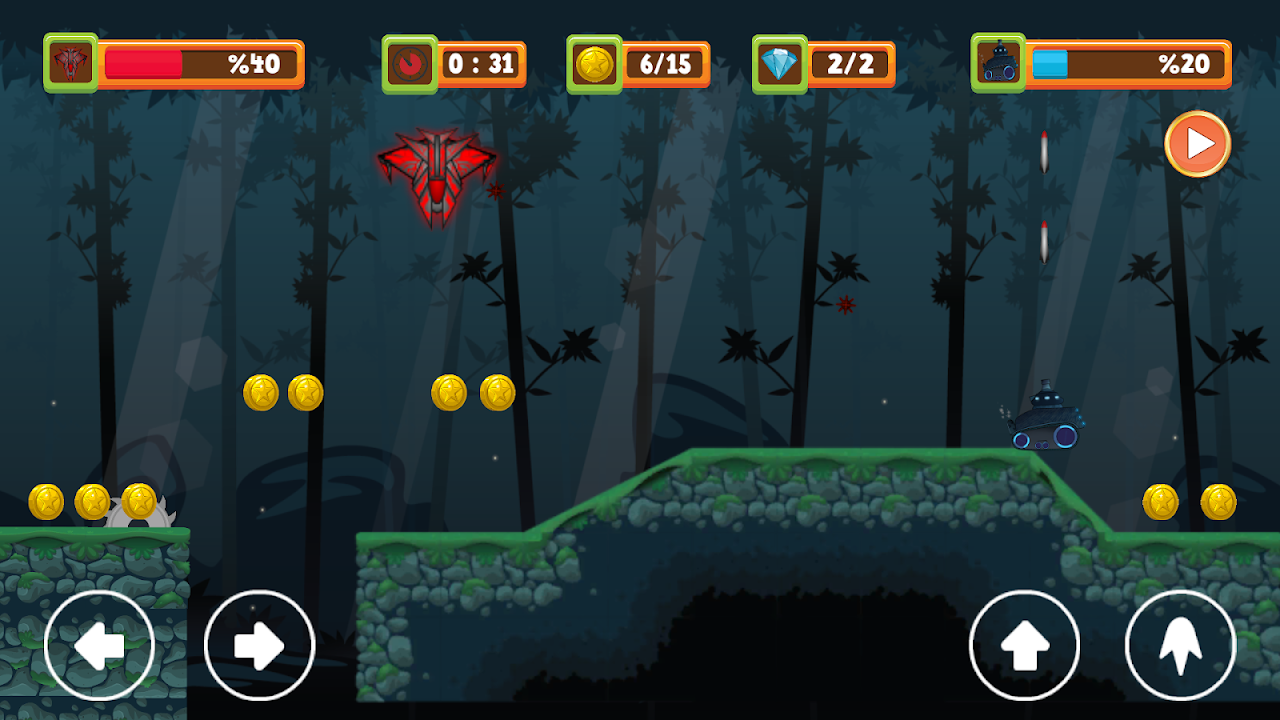
Task: Tap the left arrow move button
Action: coord(99,646)
